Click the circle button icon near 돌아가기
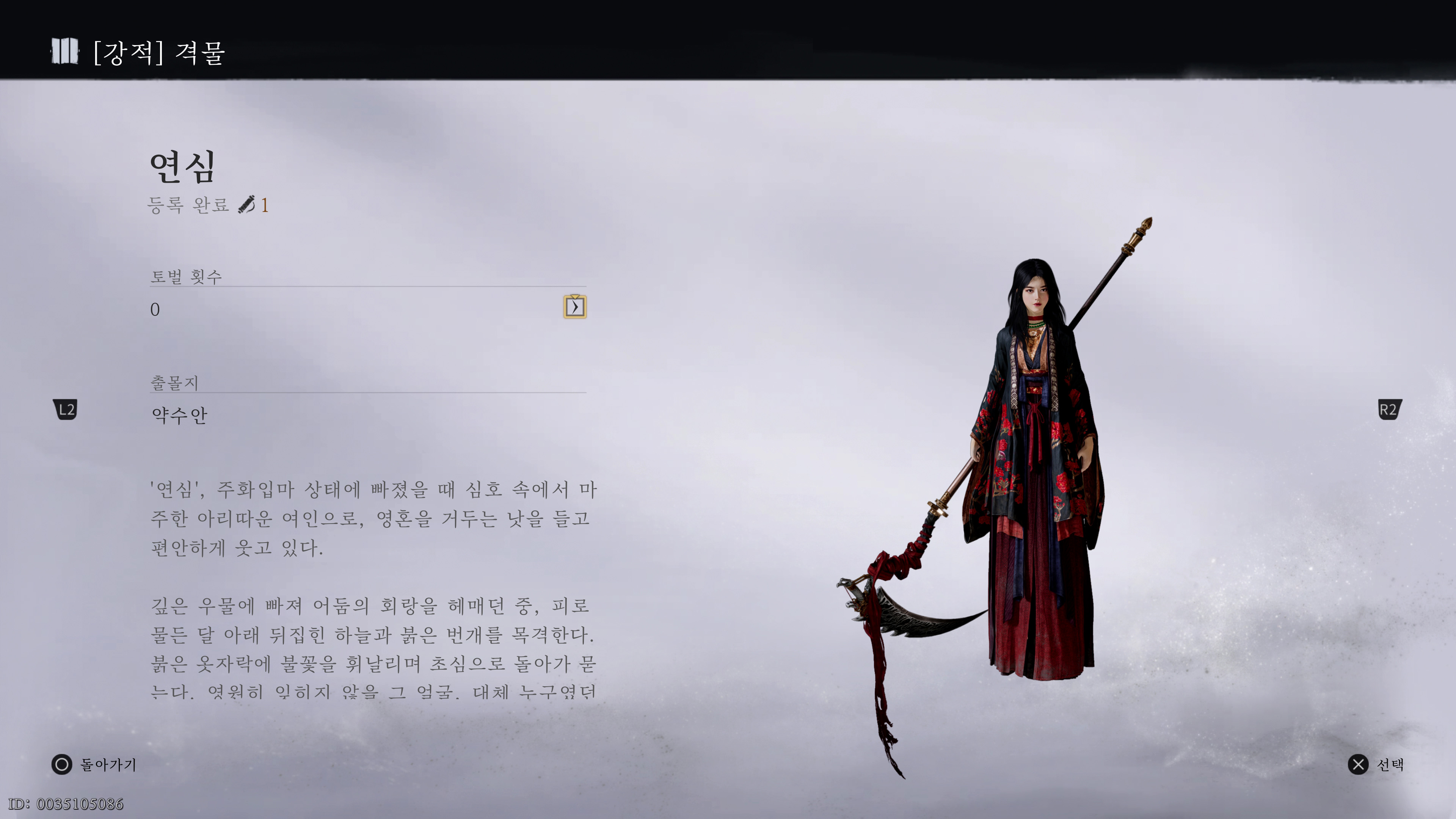Image resolution: width=1456 pixels, height=819 pixels. click(62, 764)
